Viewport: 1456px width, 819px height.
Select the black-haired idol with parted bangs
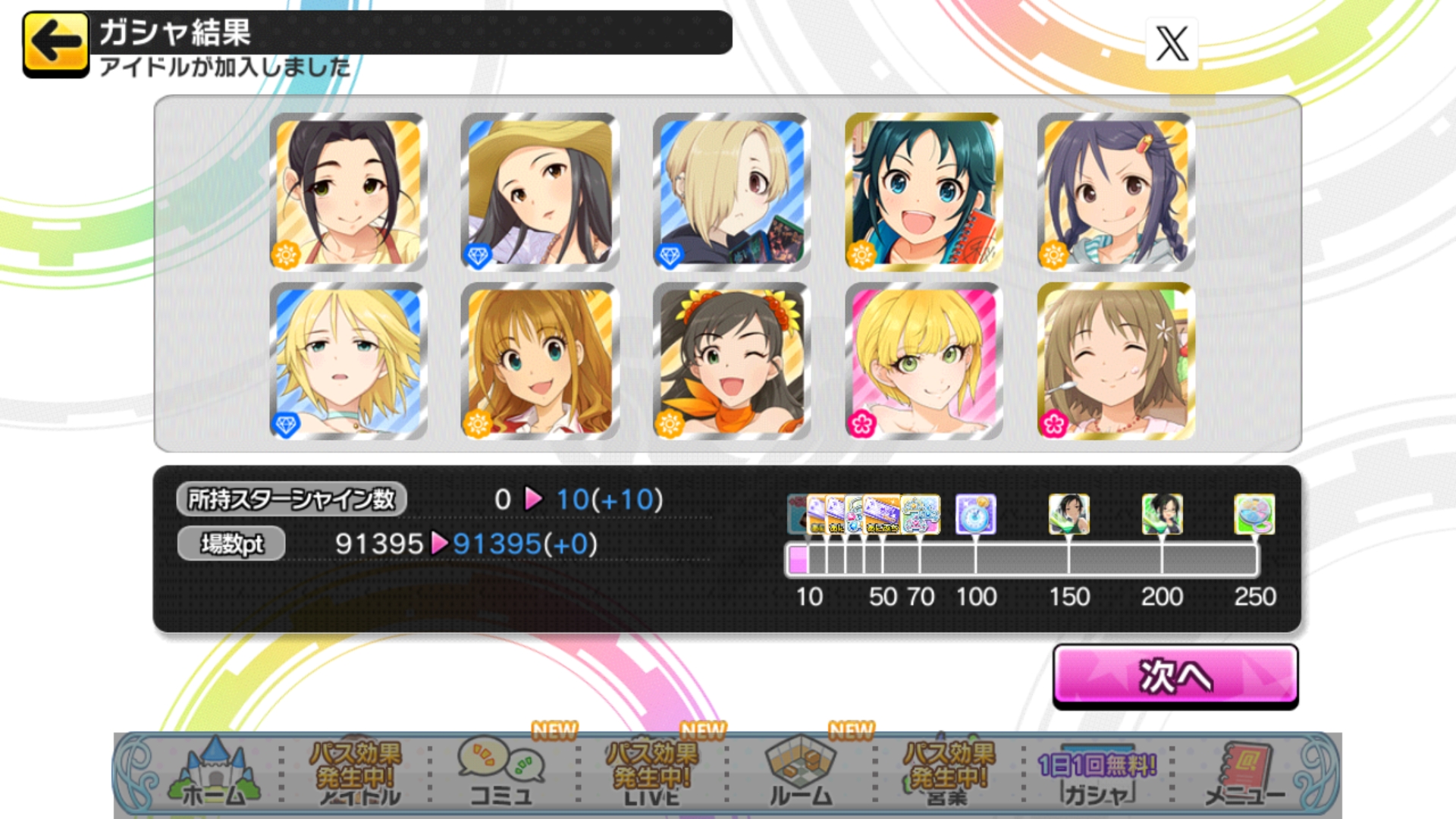(348, 192)
